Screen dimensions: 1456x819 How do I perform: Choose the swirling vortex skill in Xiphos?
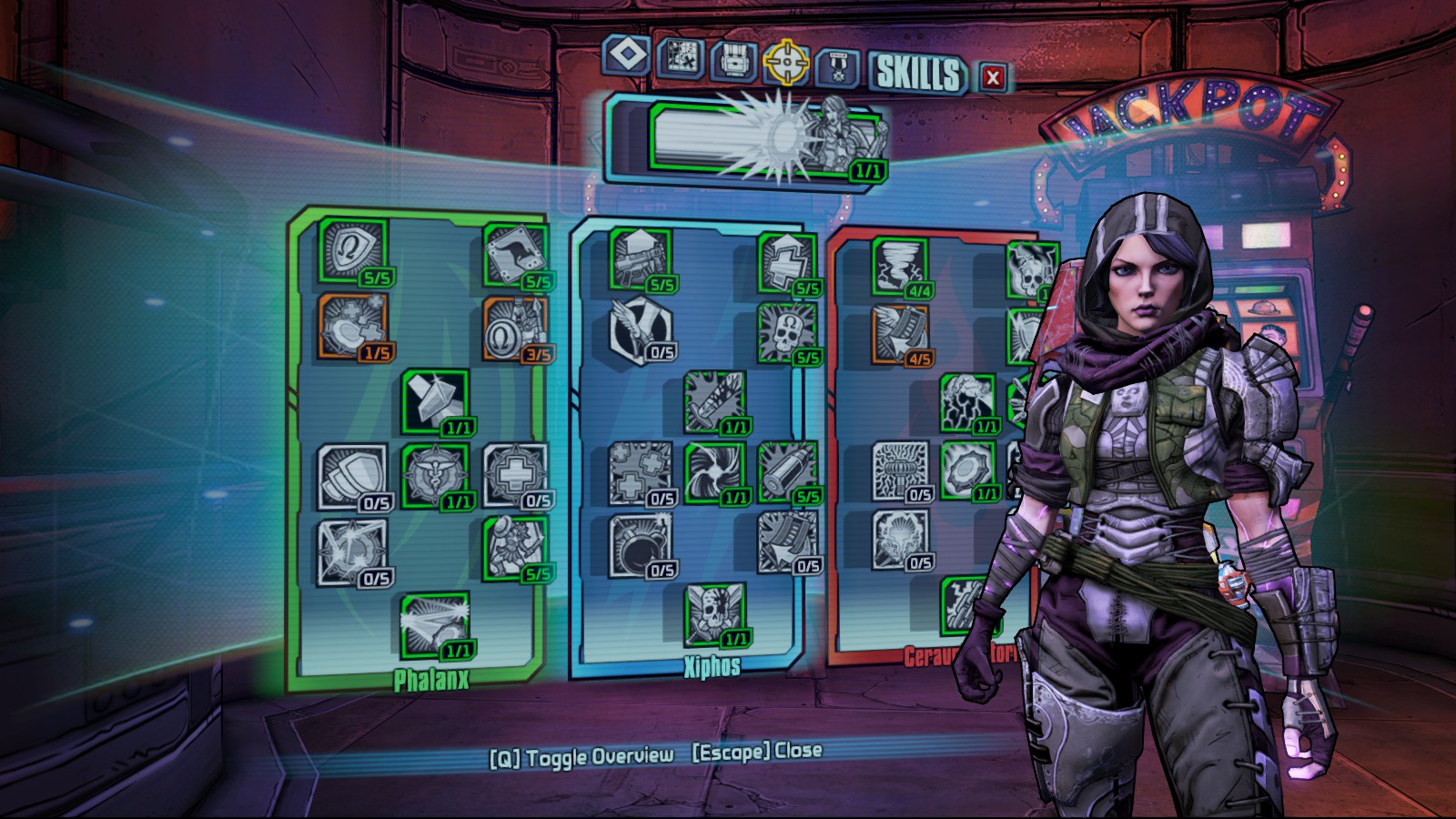point(714,472)
